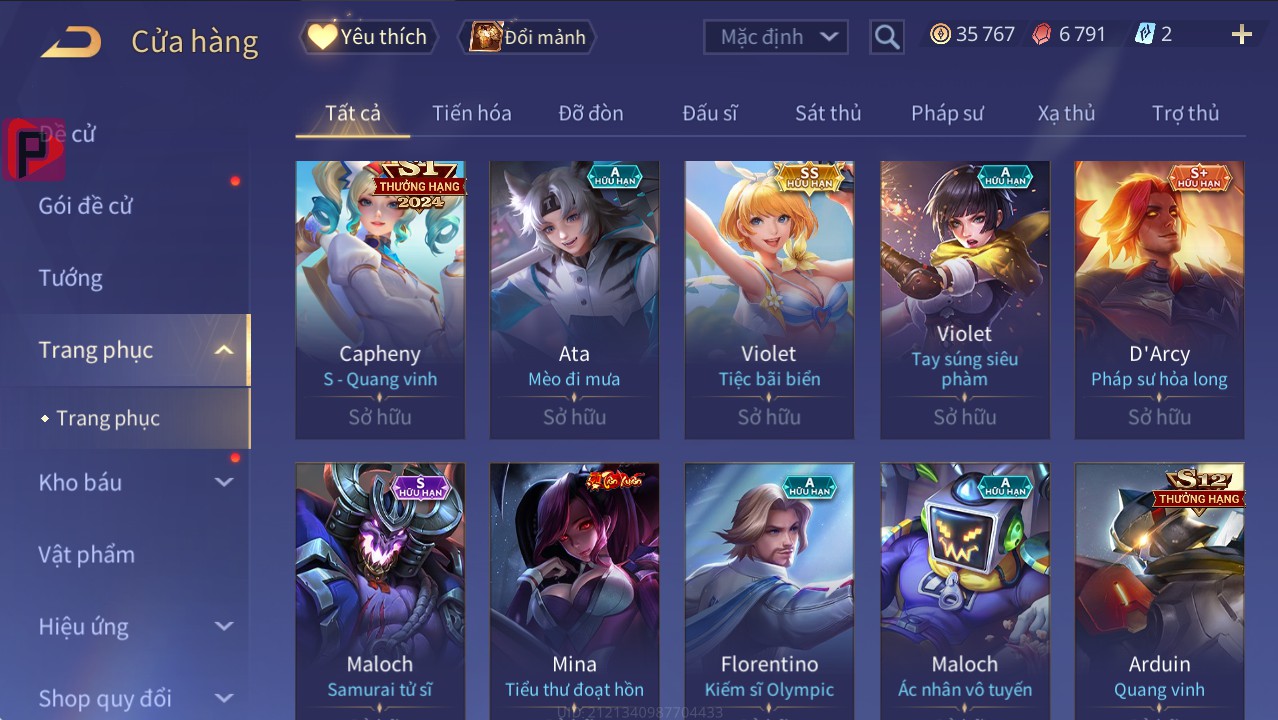Screen dimensions: 1278x720
Task: Click the magnifying glass search button
Action: (x=886, y=37)
